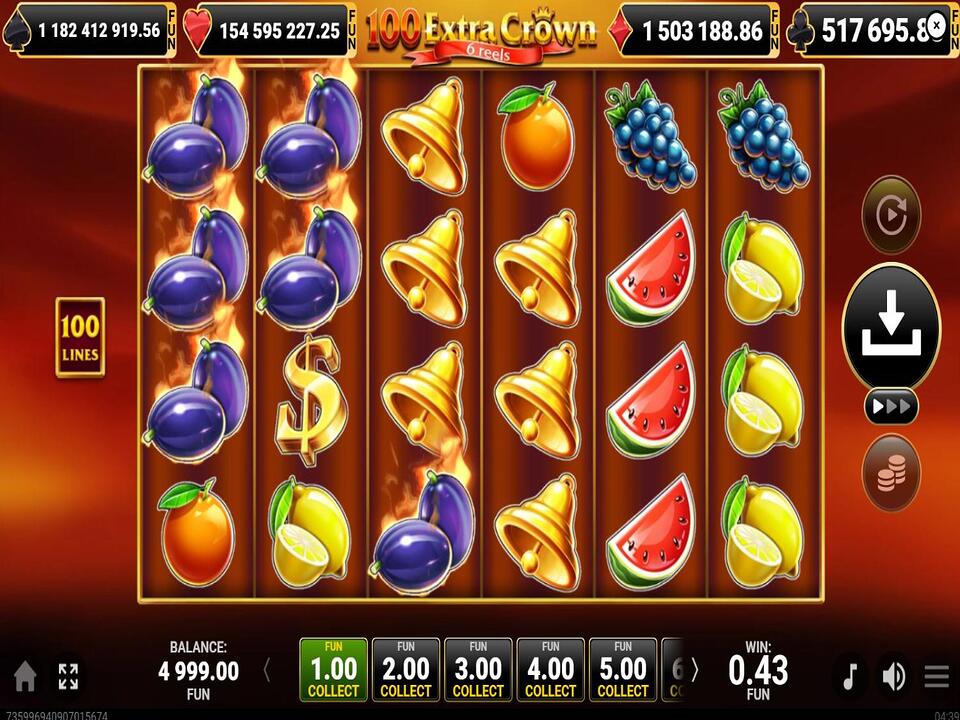The image size is (960, 720).
Task: Toggle turbo speed with the triple-arrow button
Action: point(891,406)
